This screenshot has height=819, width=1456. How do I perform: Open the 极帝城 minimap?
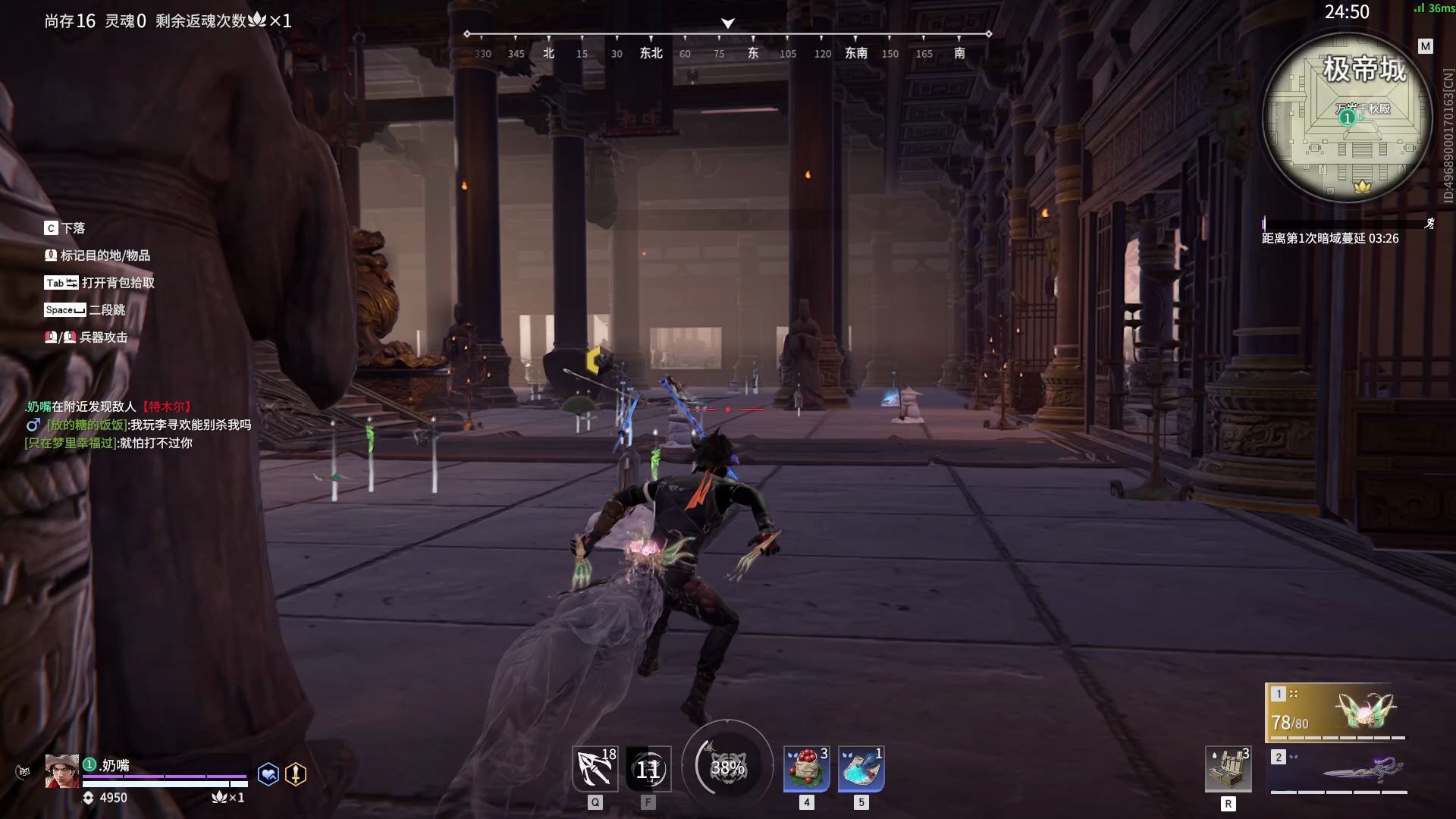1348,119
